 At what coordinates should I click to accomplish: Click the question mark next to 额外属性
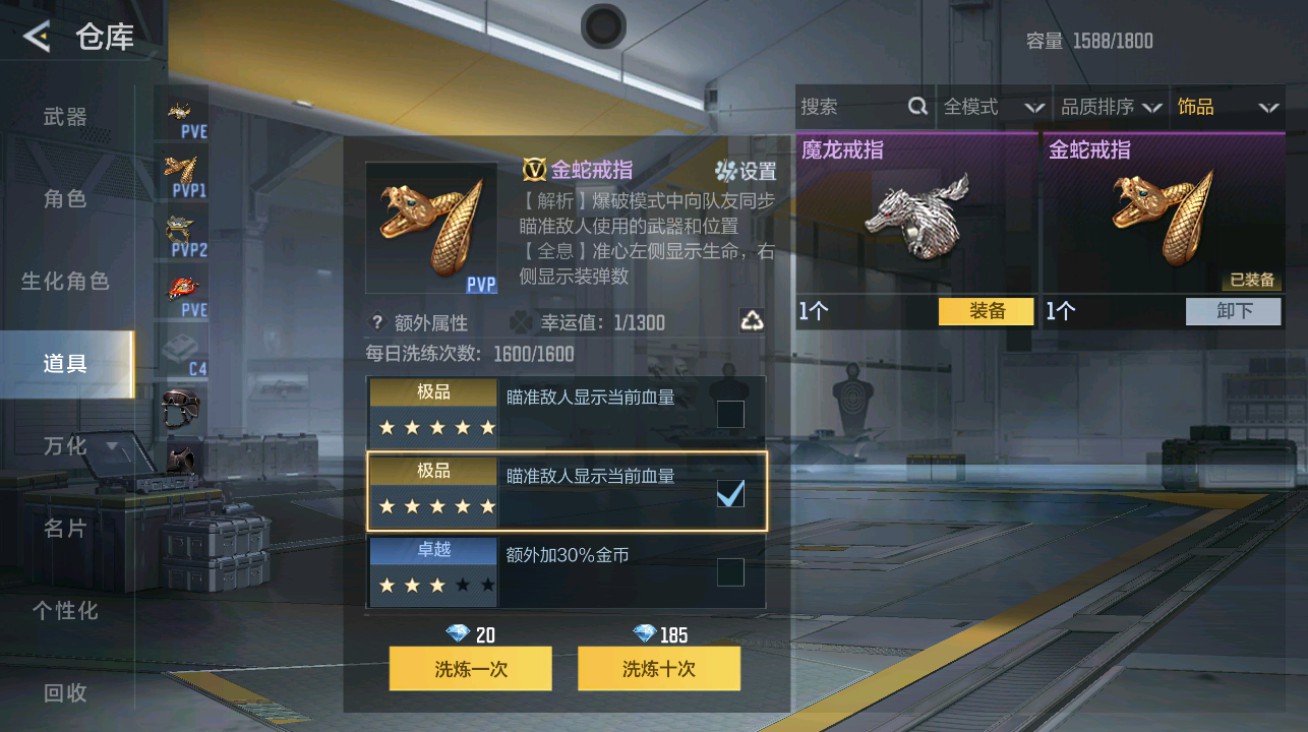374,322
